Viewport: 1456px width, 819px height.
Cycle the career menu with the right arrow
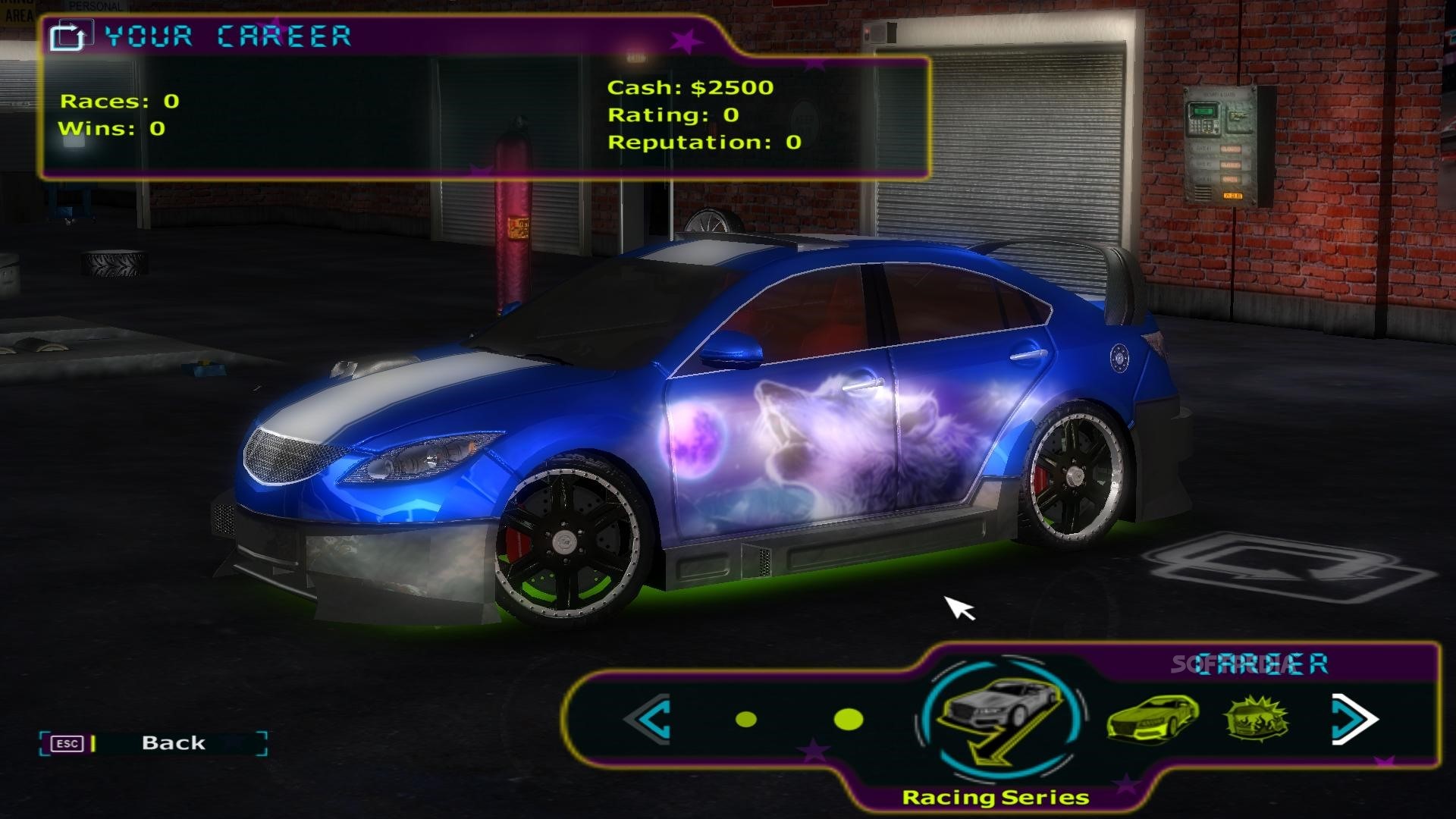coord(1354,719)
